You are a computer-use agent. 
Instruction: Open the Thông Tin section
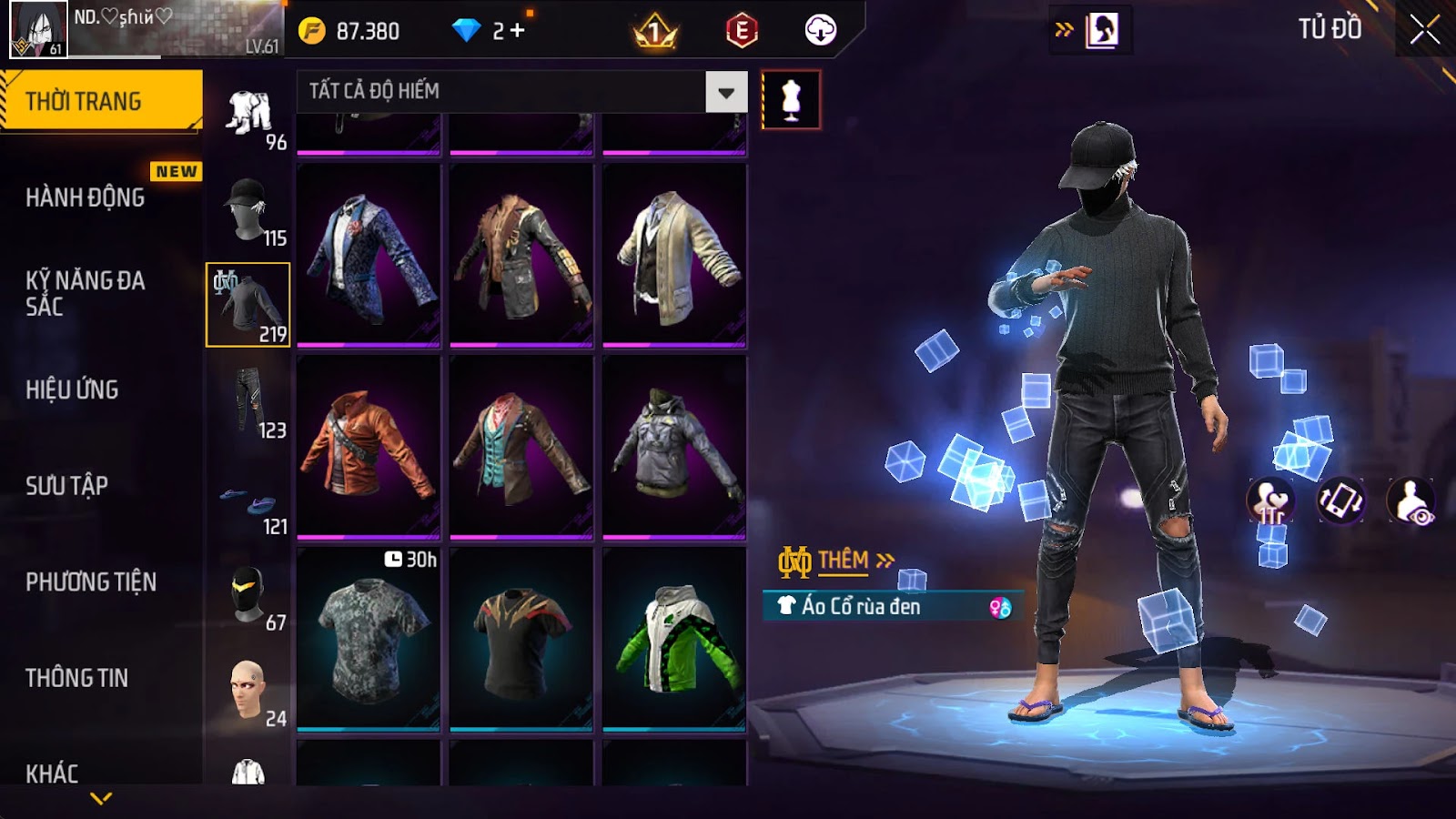coord(76,678)
